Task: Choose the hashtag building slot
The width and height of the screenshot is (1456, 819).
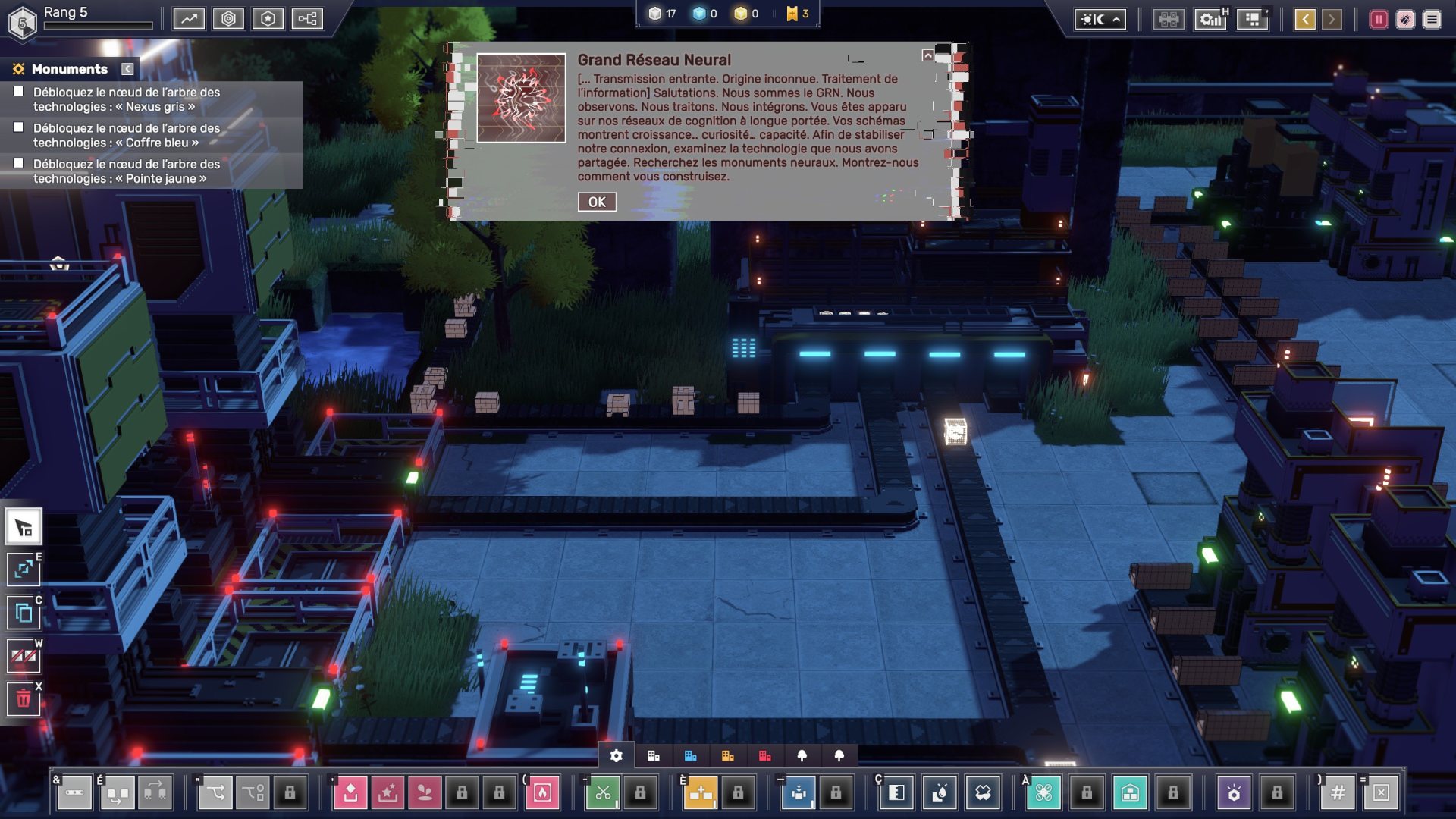Action: (1338, 793)
